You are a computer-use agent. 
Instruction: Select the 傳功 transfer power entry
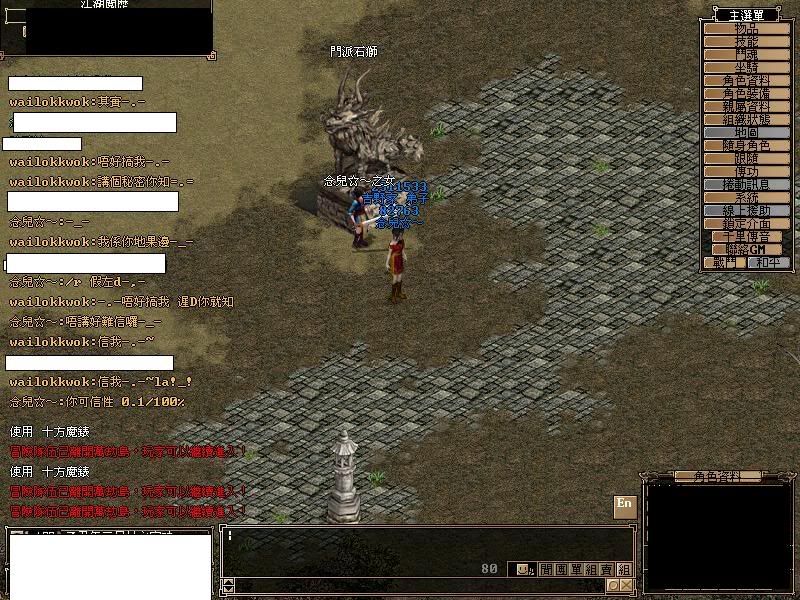(x=746, y=172)
